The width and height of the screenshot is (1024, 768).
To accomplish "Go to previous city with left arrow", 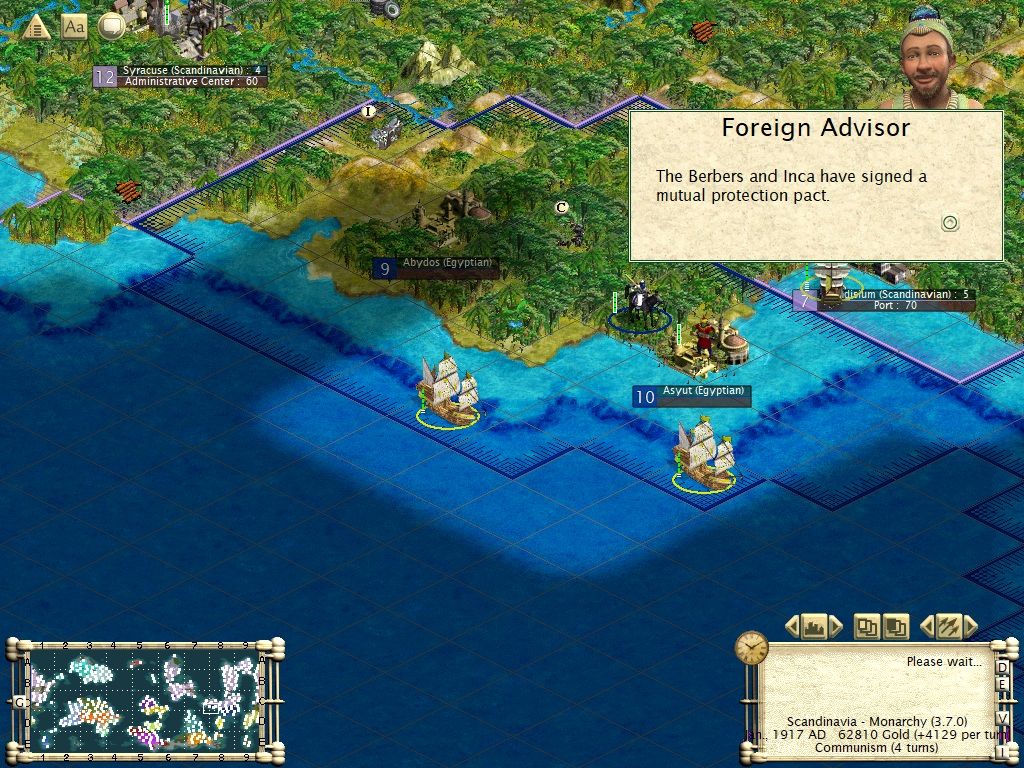I will [792, 627].
